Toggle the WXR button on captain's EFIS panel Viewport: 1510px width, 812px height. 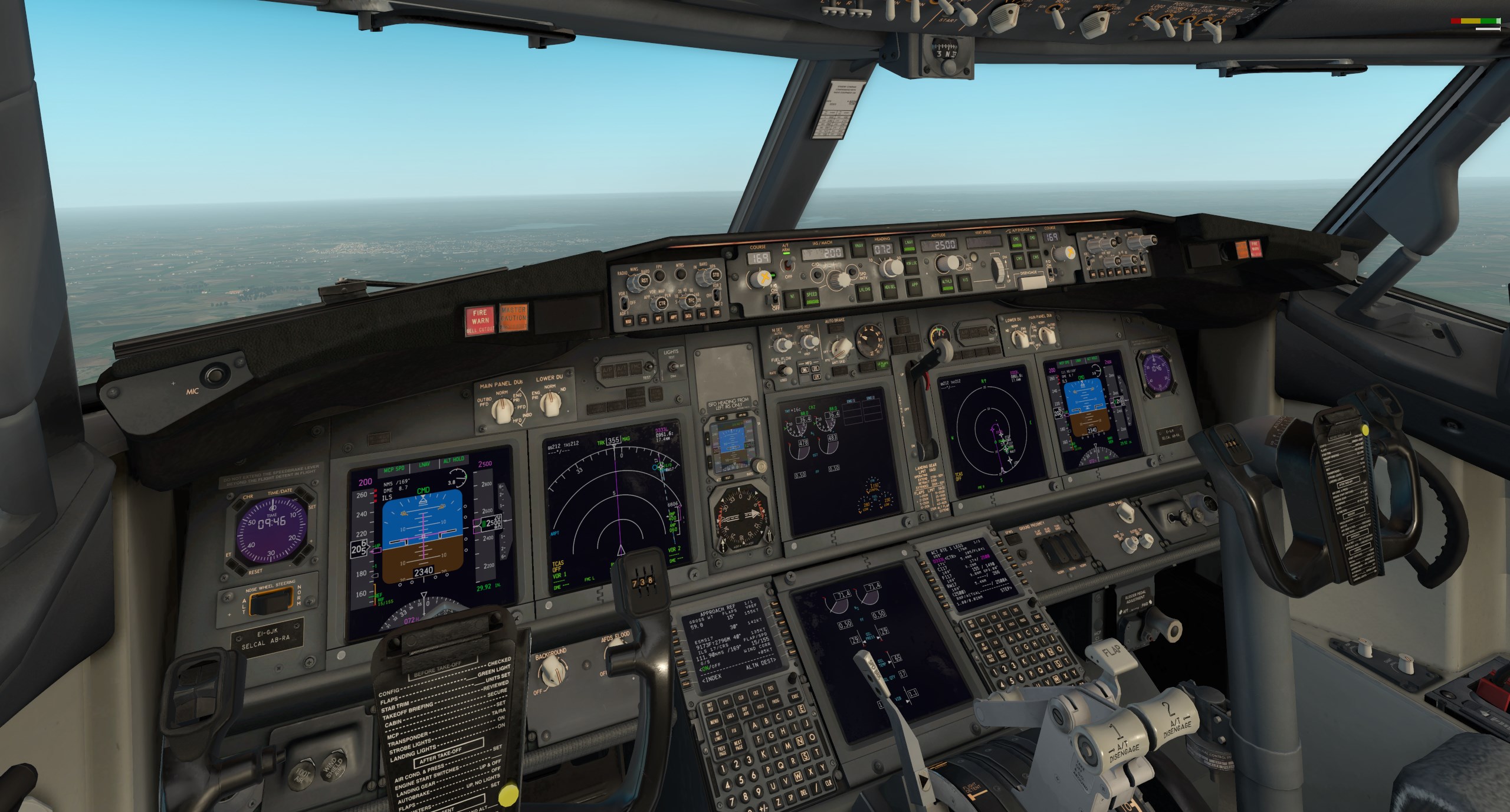629,321
